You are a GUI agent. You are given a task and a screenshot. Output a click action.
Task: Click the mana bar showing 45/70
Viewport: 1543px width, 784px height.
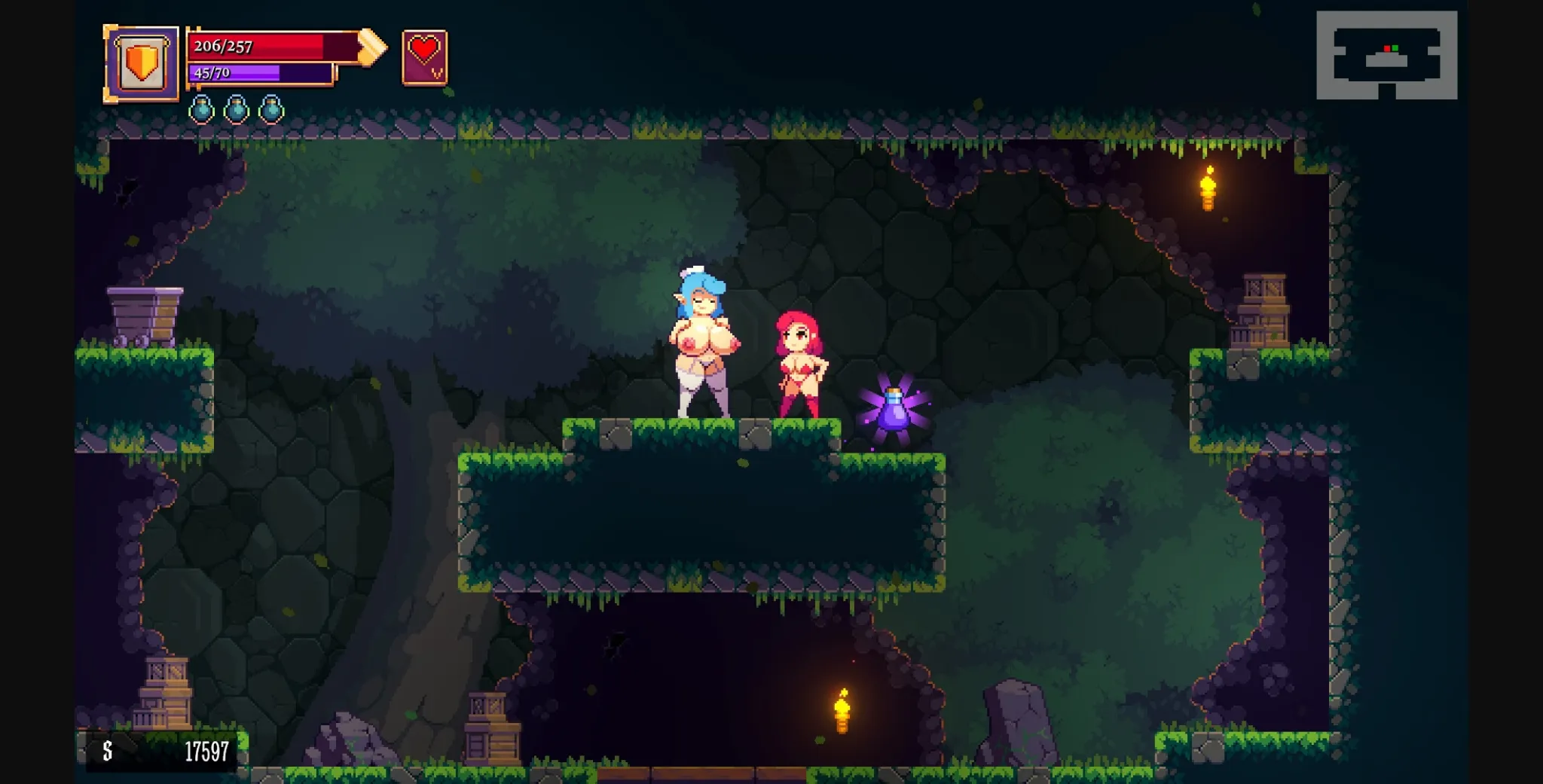coord(256,73)
